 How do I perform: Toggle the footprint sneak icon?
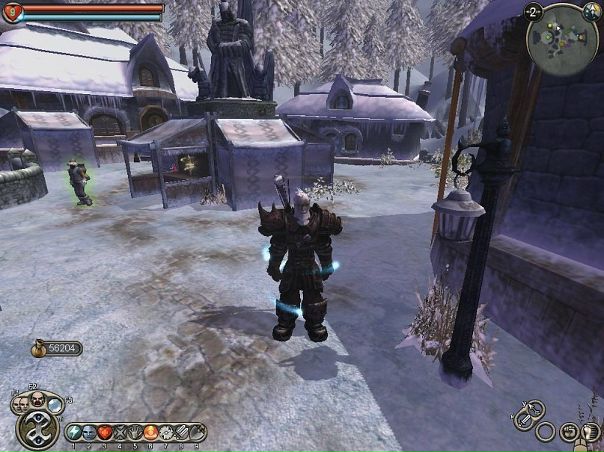coord(592,432)
